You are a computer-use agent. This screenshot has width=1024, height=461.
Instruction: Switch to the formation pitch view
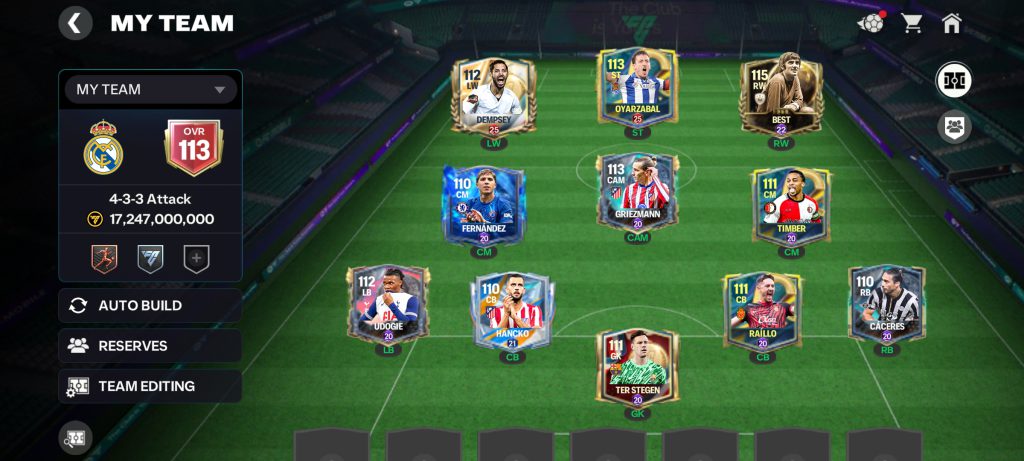click(x=953, y=80)
